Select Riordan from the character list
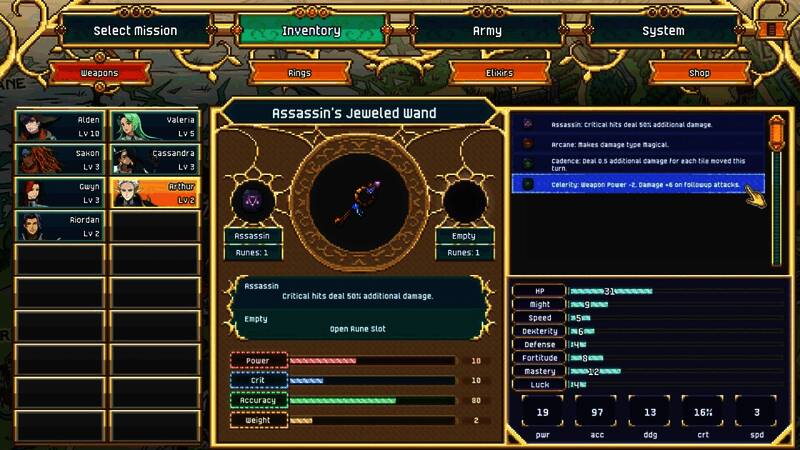Viewport: 800px width, 450px height. (x=59, y=226)
